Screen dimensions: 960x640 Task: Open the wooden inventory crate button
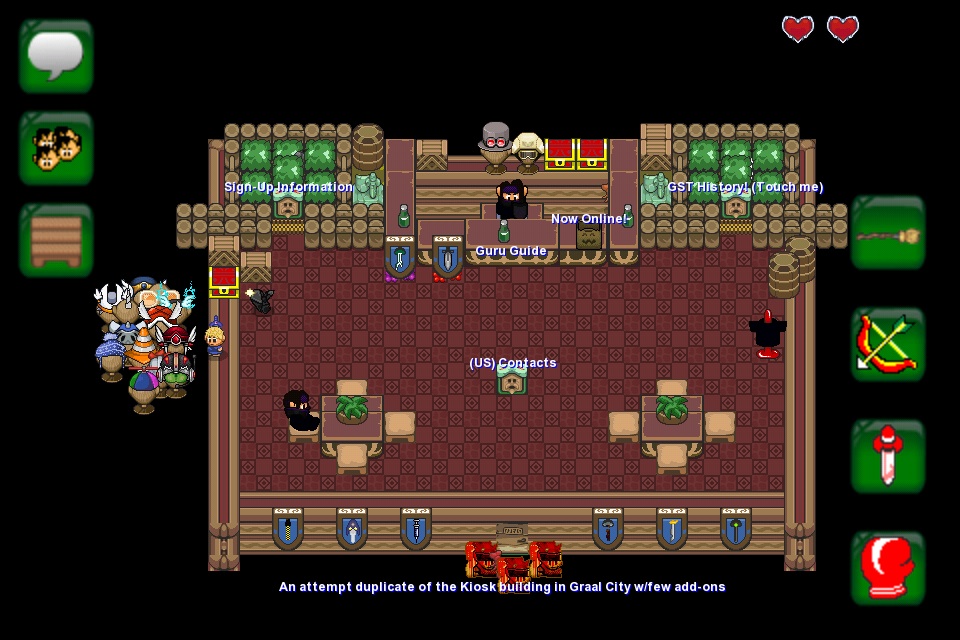[56, 240]
